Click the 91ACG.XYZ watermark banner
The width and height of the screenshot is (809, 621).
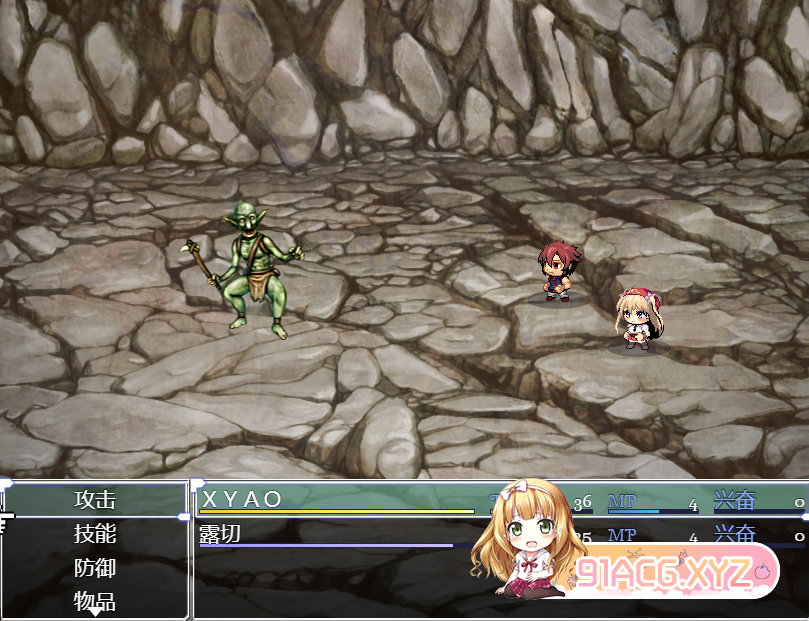tap(668, 574)
